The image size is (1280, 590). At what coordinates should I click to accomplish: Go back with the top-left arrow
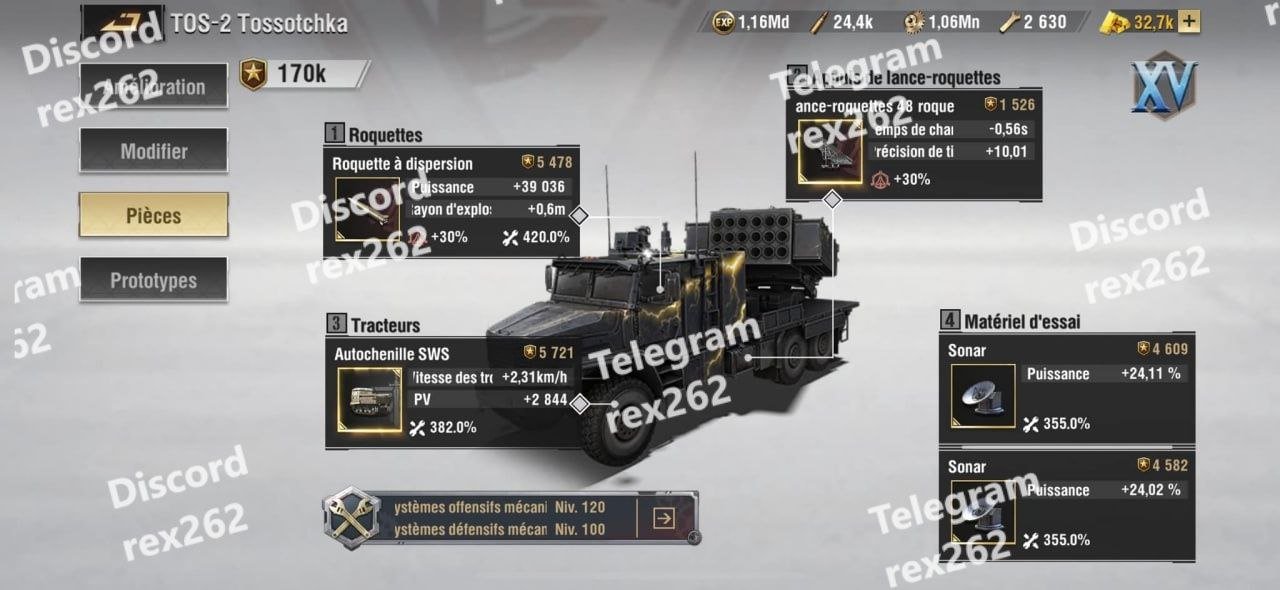122,22
